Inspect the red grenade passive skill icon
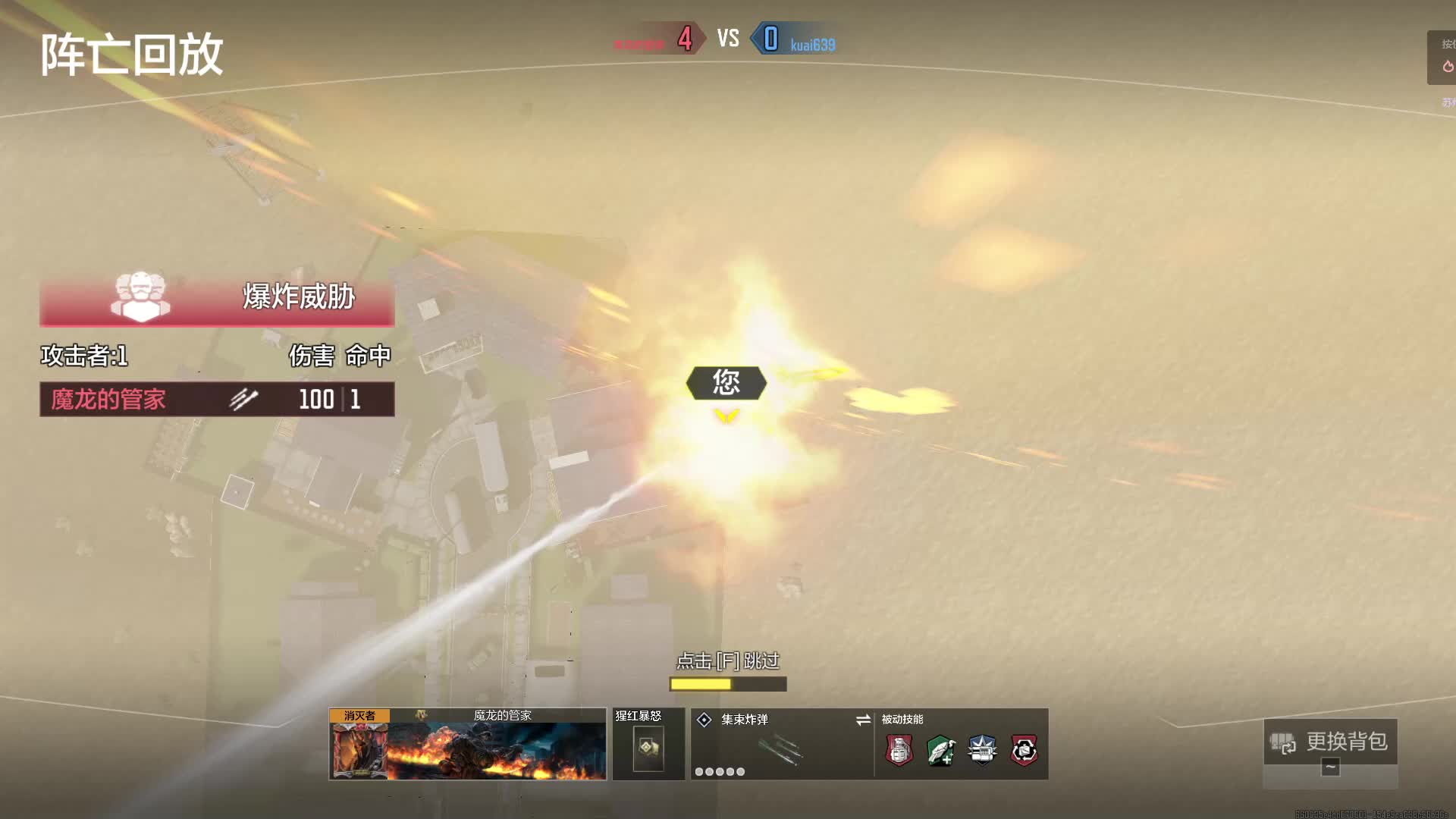1456x819 pixels. 899,751
